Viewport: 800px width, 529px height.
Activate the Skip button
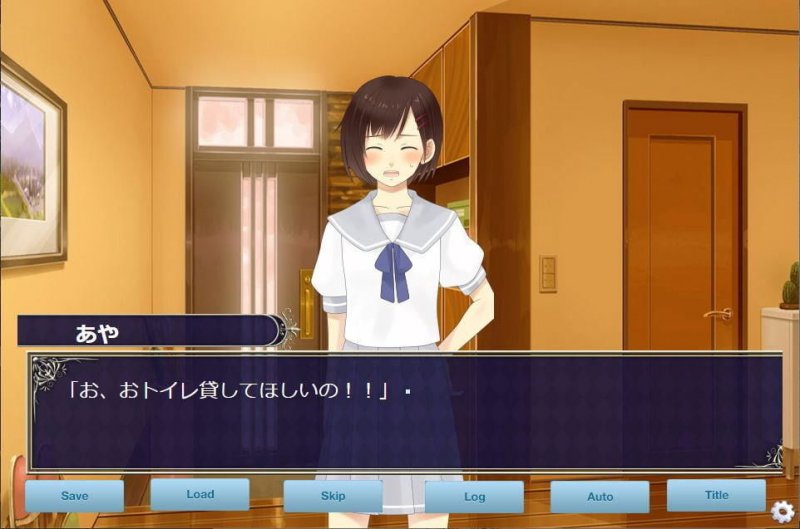[333, 496]
